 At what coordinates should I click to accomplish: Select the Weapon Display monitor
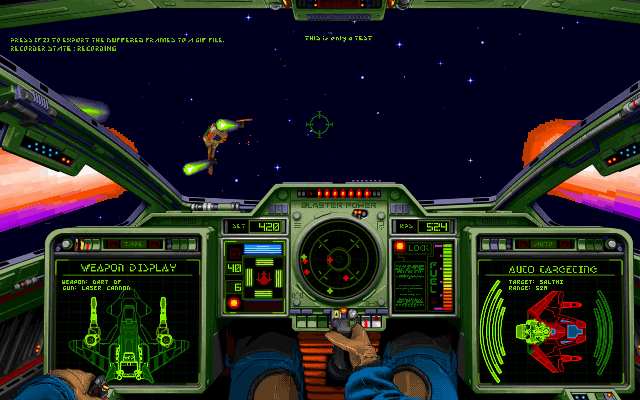(126, 312)
